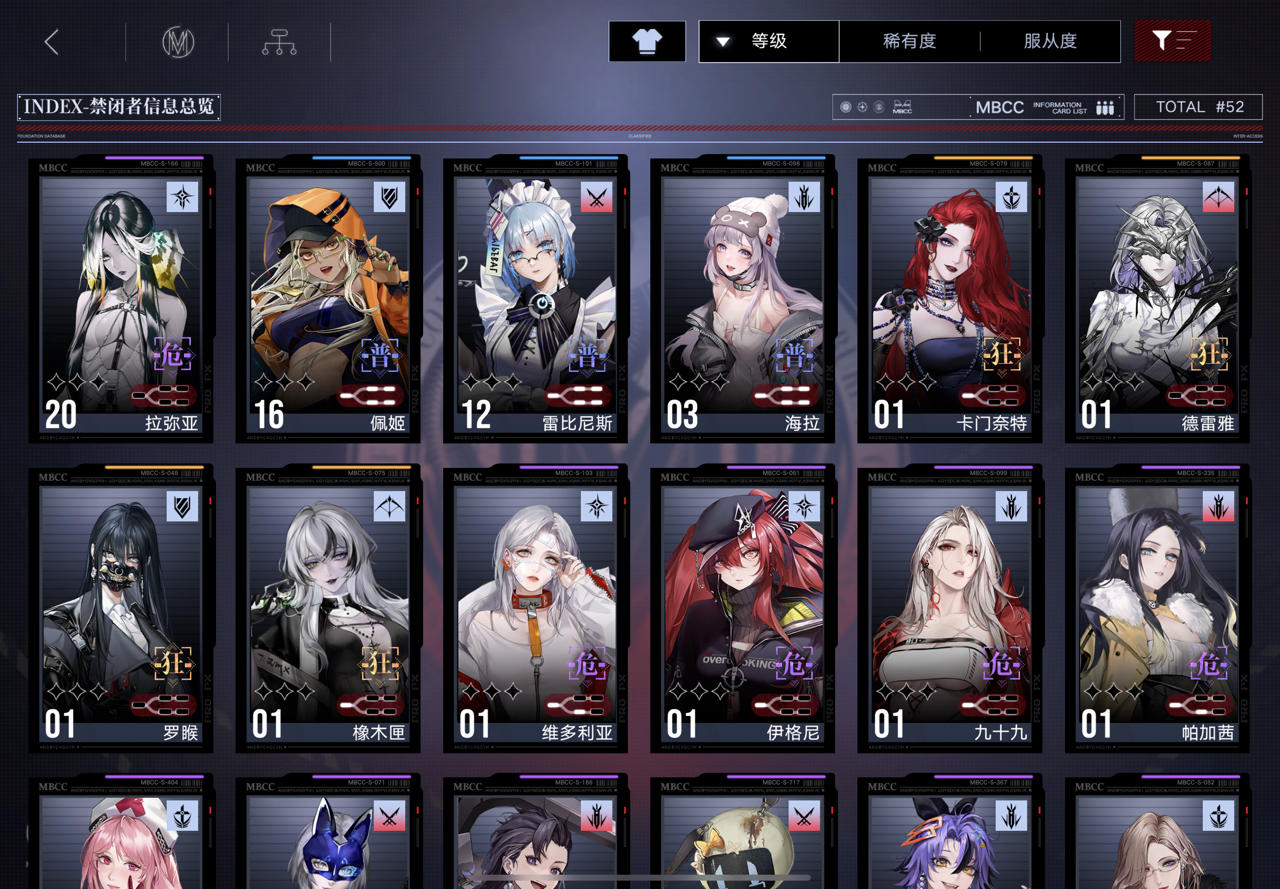Image resolution: width=1280 pixels, height=889 pixels.
Task: Click the shield emblem on 佩姬's card
Action: point(389,197)
